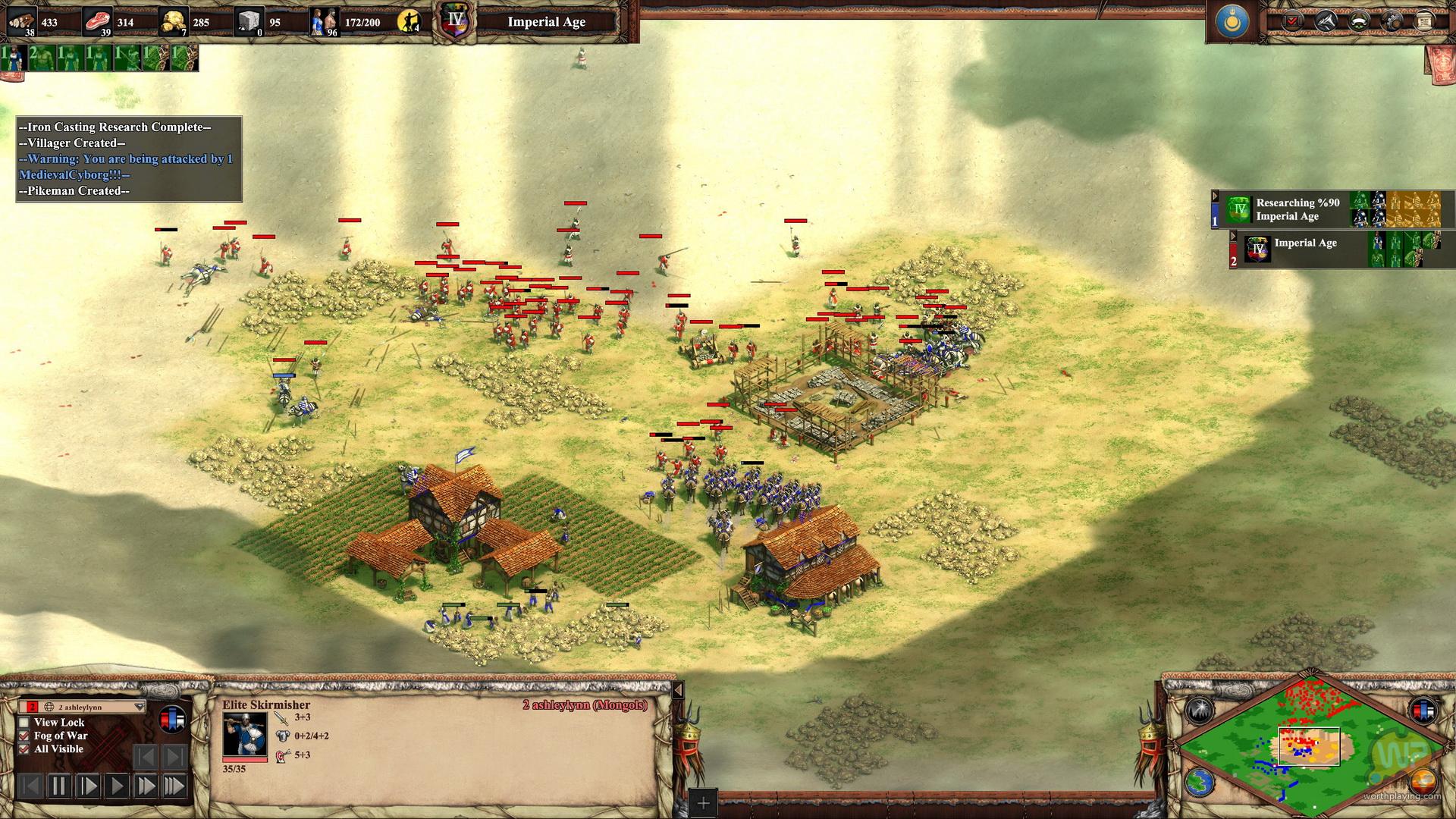
Task: Advance replay with the slow-play step button
Action: coord(88,786)
